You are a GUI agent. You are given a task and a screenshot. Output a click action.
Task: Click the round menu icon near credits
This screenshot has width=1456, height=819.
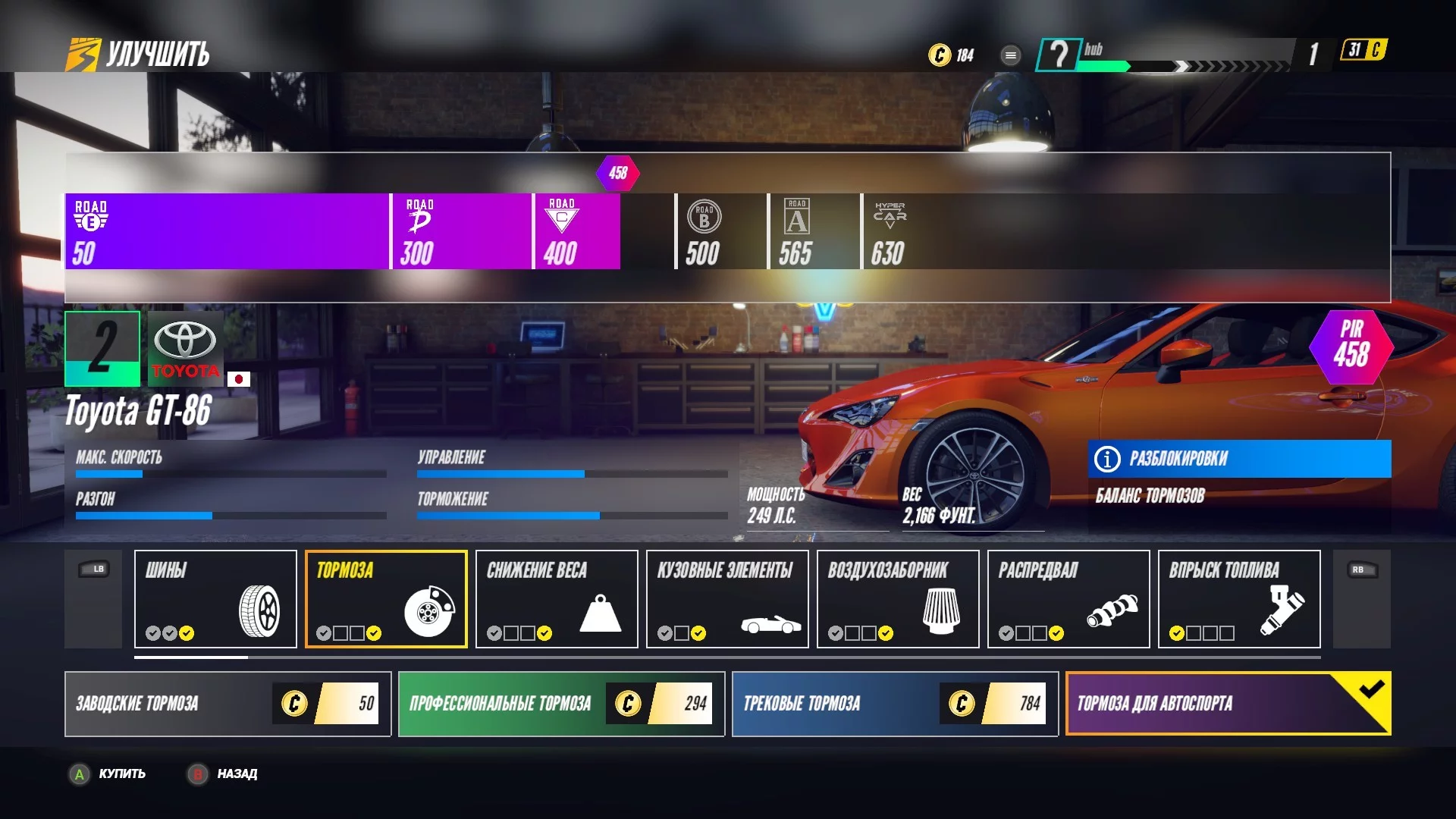click(x=1010, y=55)
